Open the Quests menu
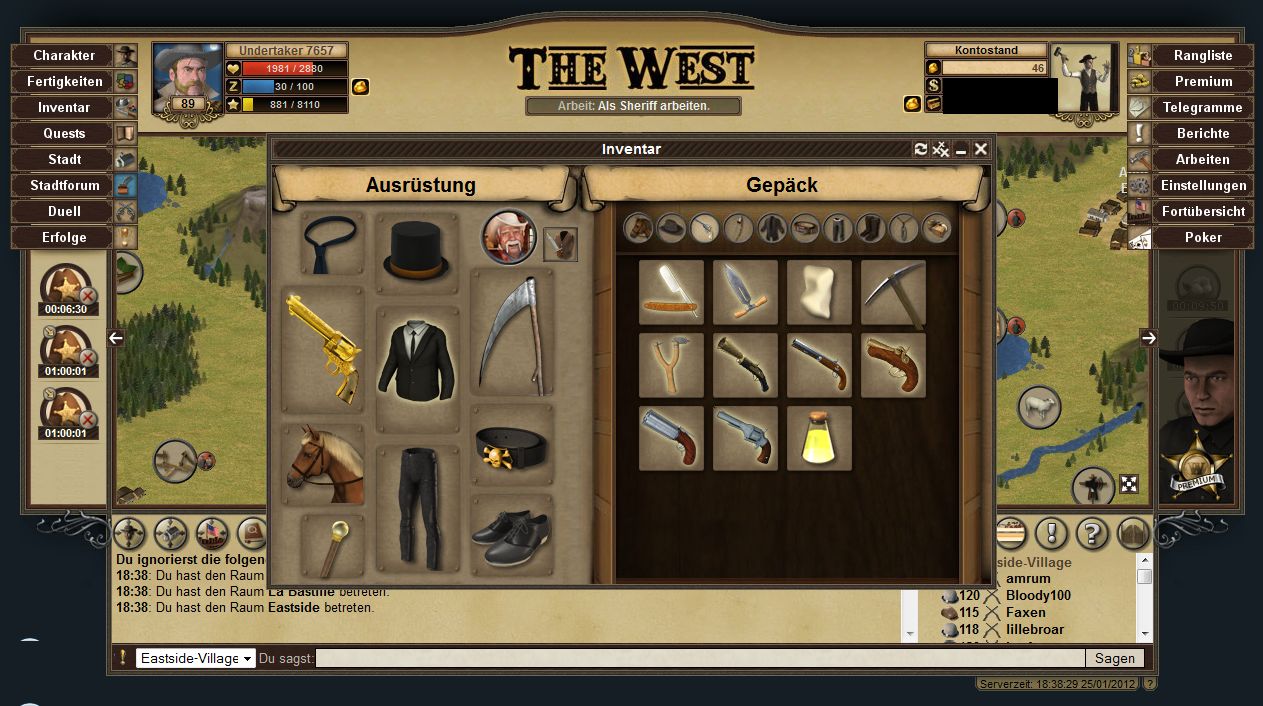 64,134
